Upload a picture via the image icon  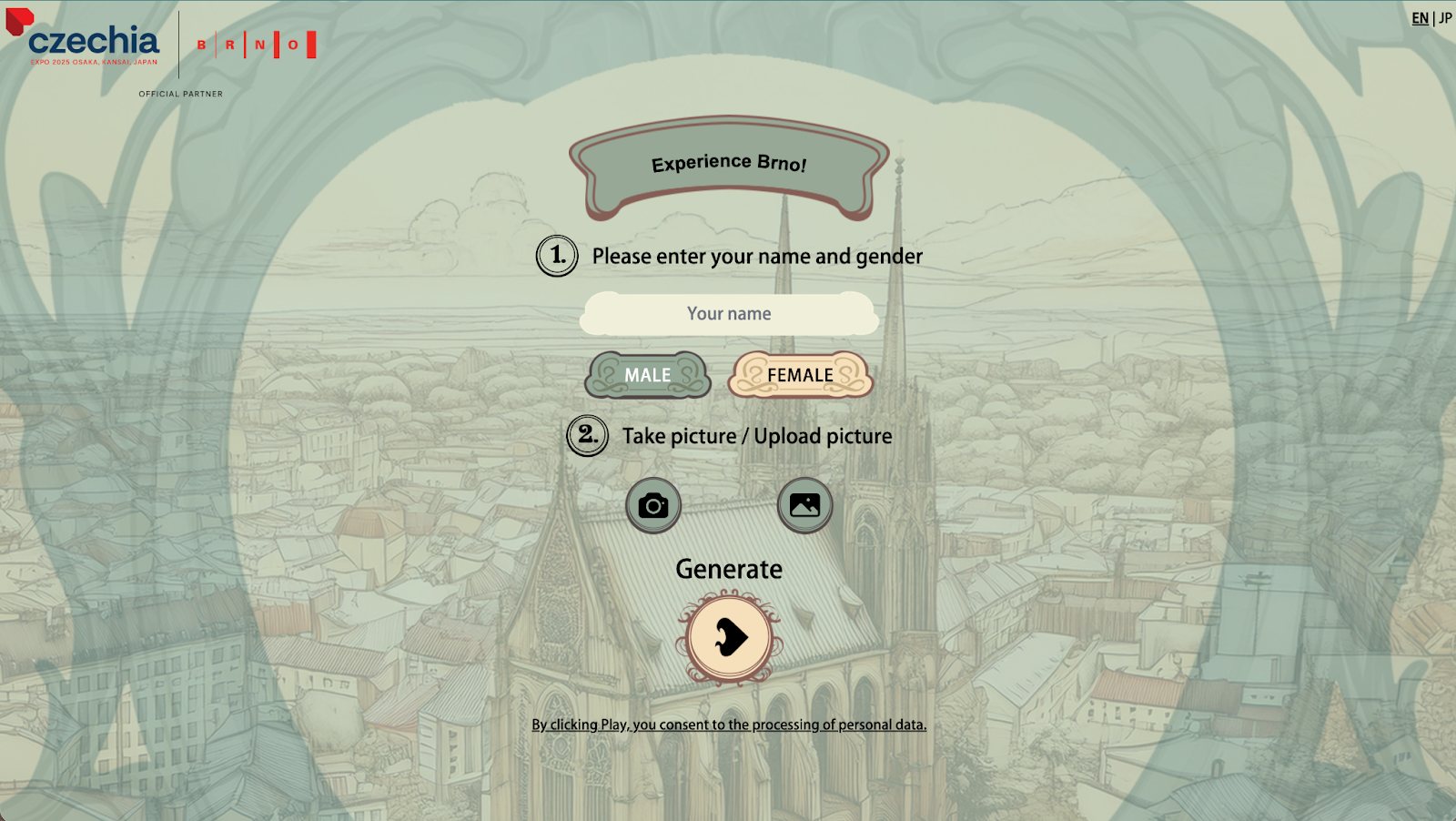click(804, 505)
